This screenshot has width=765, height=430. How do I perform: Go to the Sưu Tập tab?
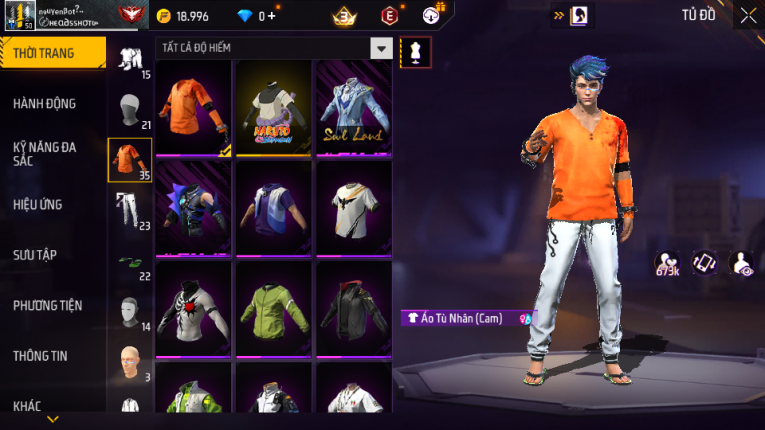click(35, 255)
